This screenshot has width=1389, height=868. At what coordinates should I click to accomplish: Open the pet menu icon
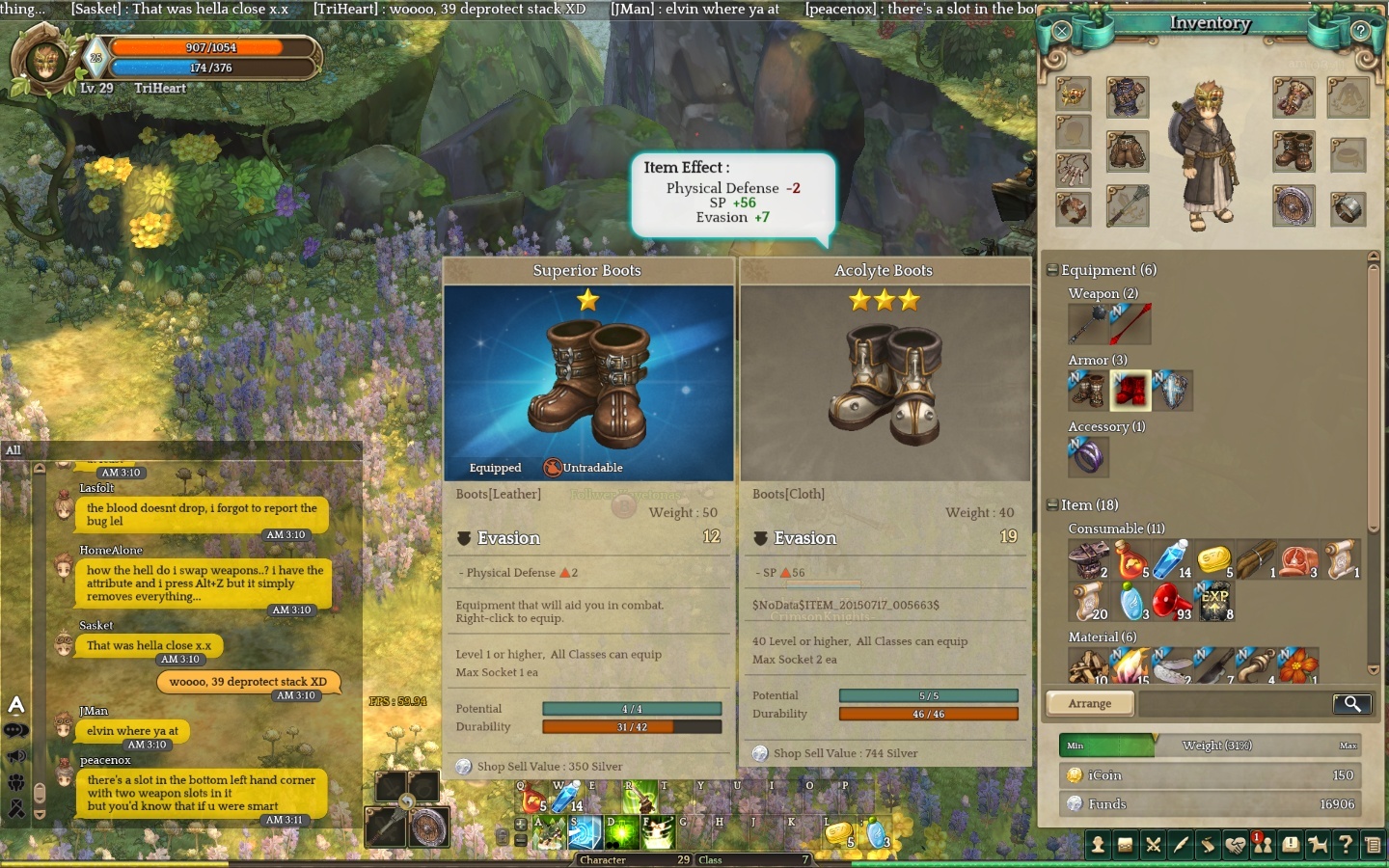(1318, 845)
